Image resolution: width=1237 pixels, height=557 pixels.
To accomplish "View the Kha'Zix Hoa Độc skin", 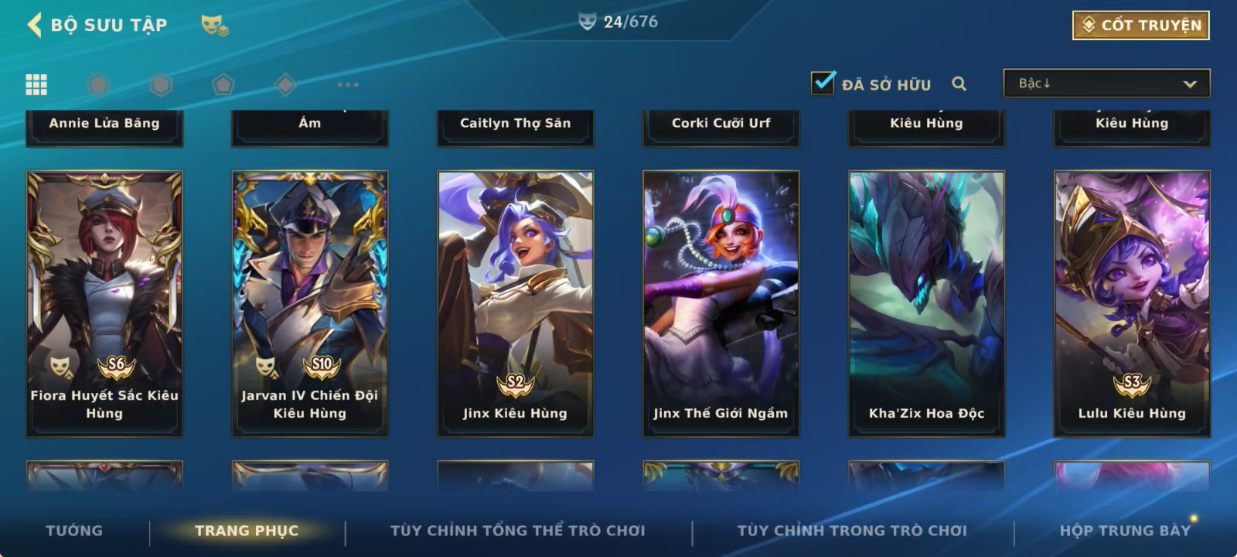I will (x=927, y=303).
